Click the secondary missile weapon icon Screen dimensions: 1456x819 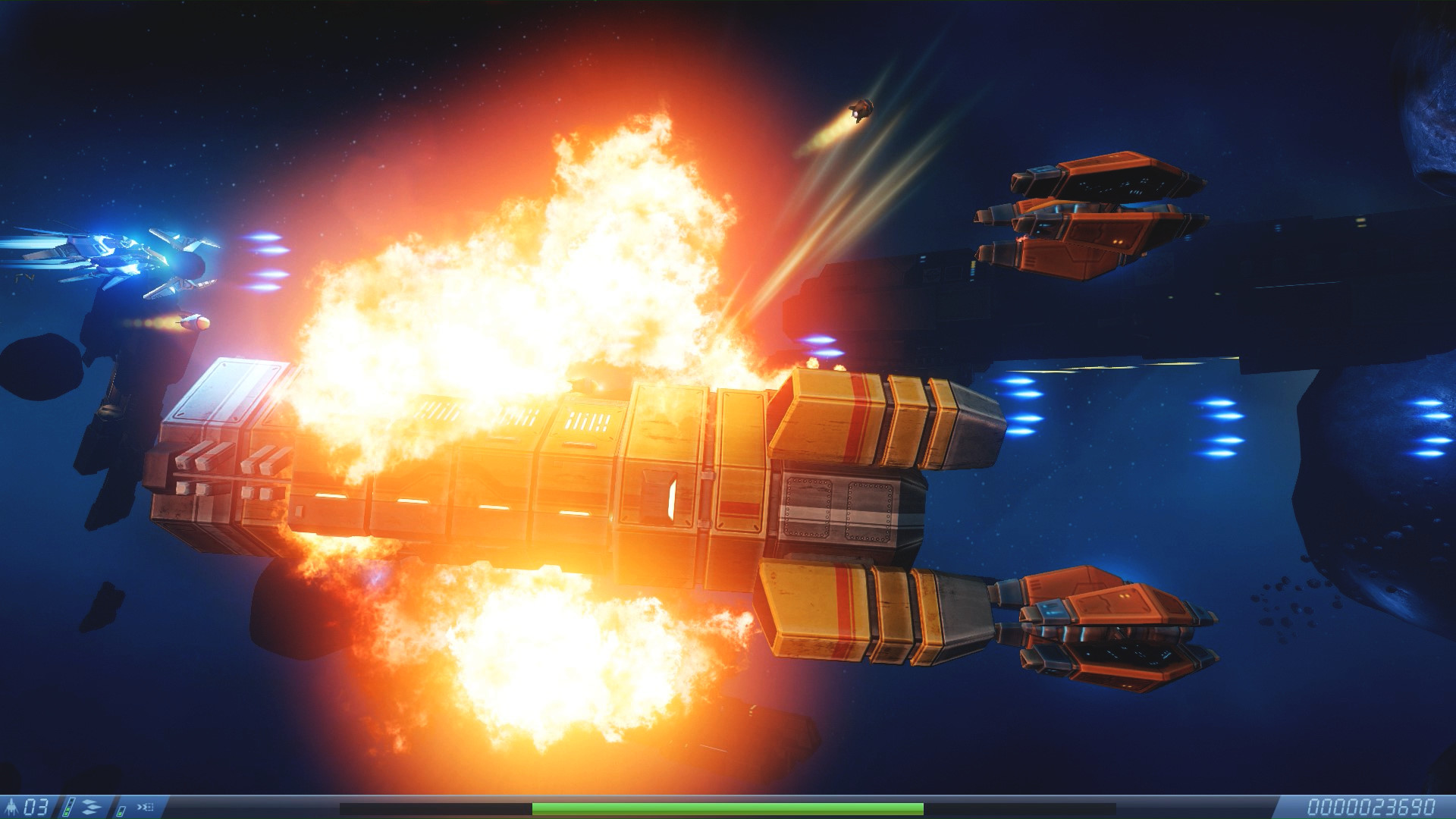click(x=146, y=807)
